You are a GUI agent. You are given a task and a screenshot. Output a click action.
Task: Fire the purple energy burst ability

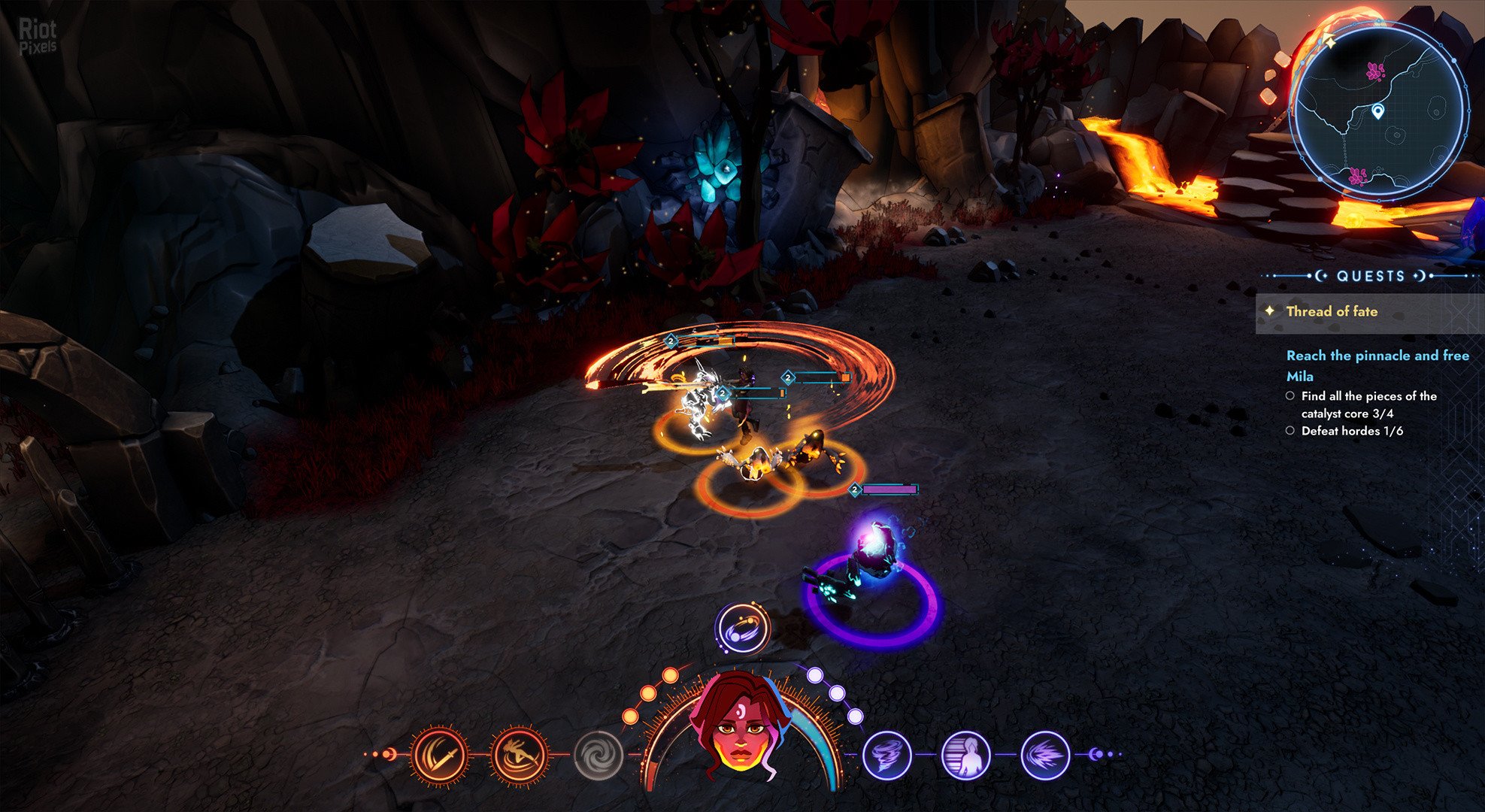[1045, 755]
